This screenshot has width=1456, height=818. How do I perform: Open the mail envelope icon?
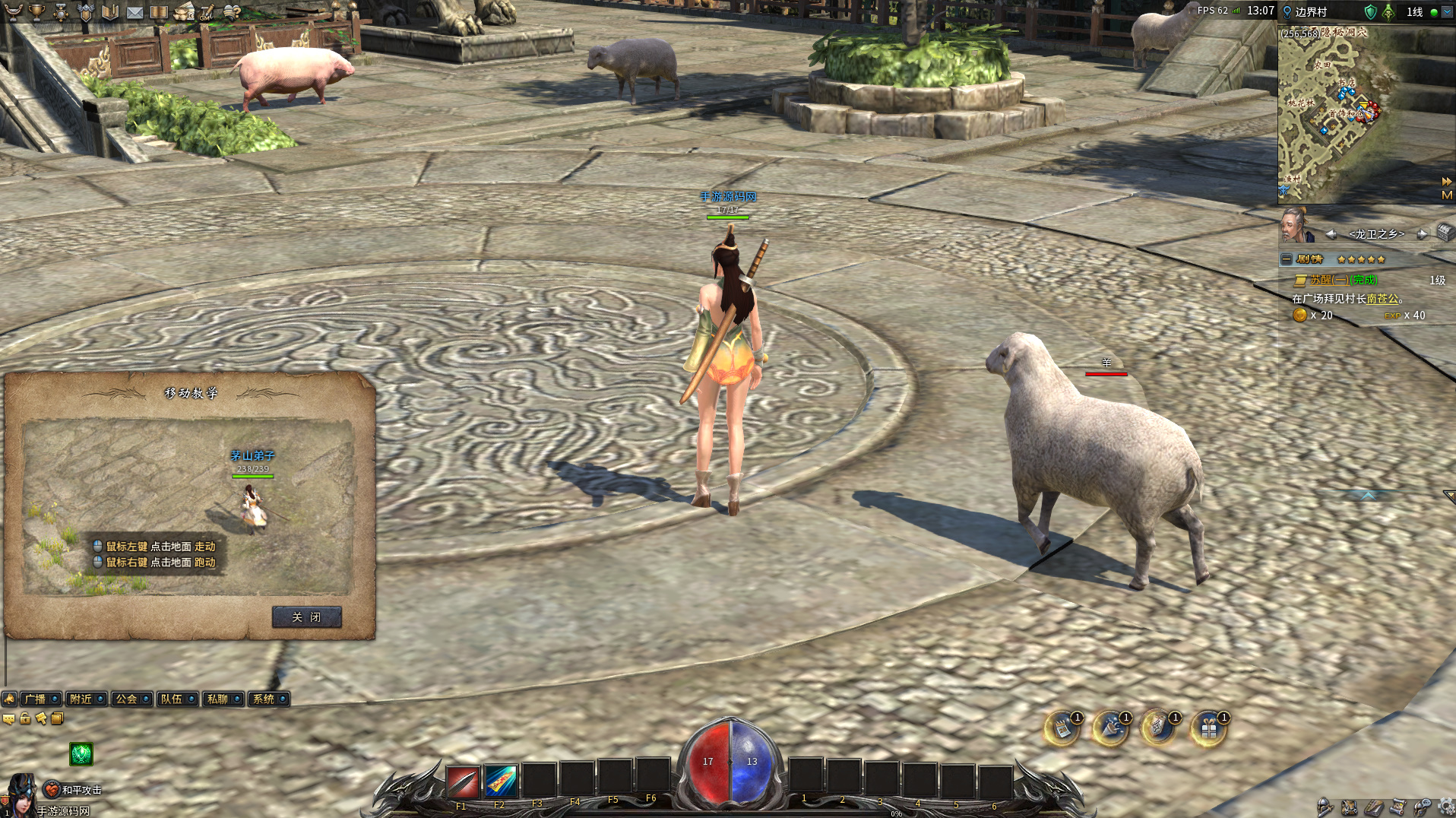pos(135,11)
